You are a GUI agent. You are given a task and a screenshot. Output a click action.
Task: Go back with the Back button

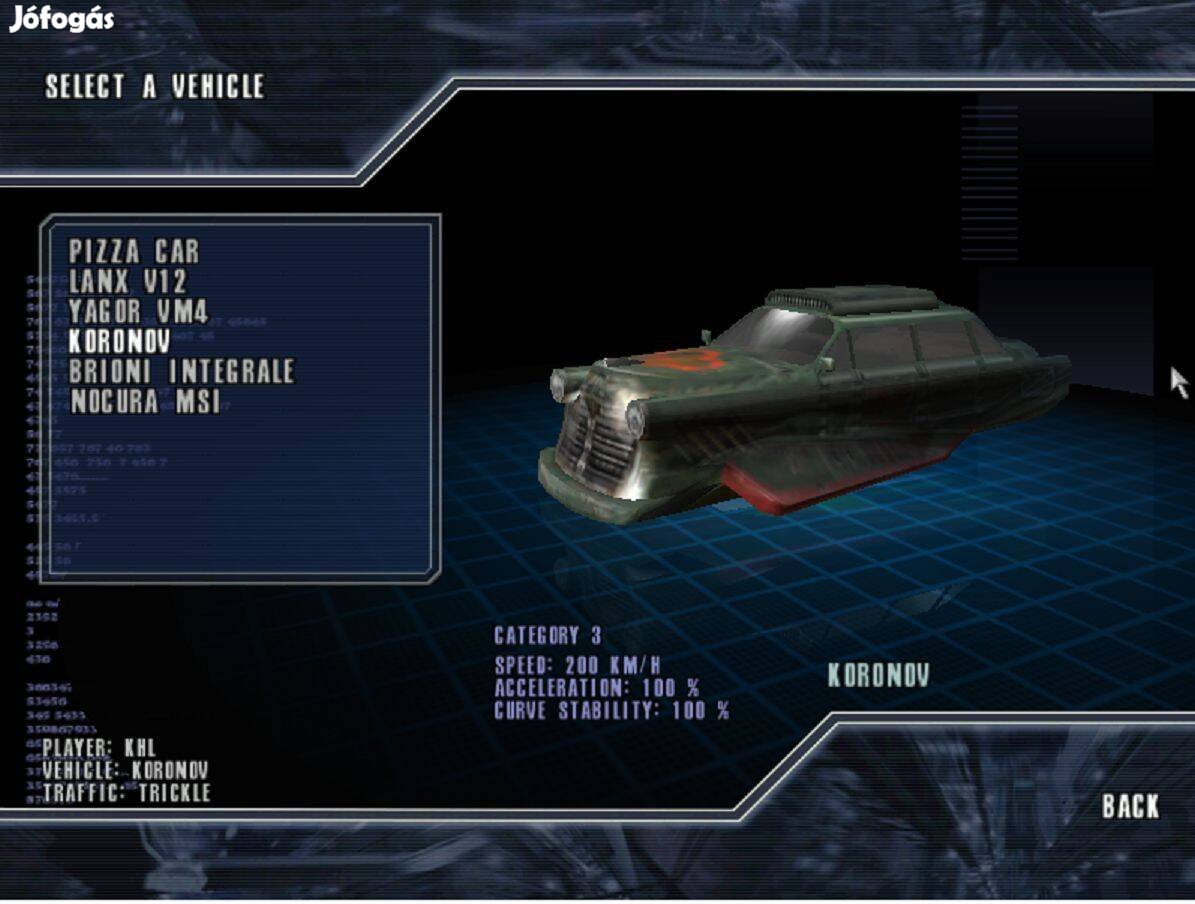tap(1130, 806)
